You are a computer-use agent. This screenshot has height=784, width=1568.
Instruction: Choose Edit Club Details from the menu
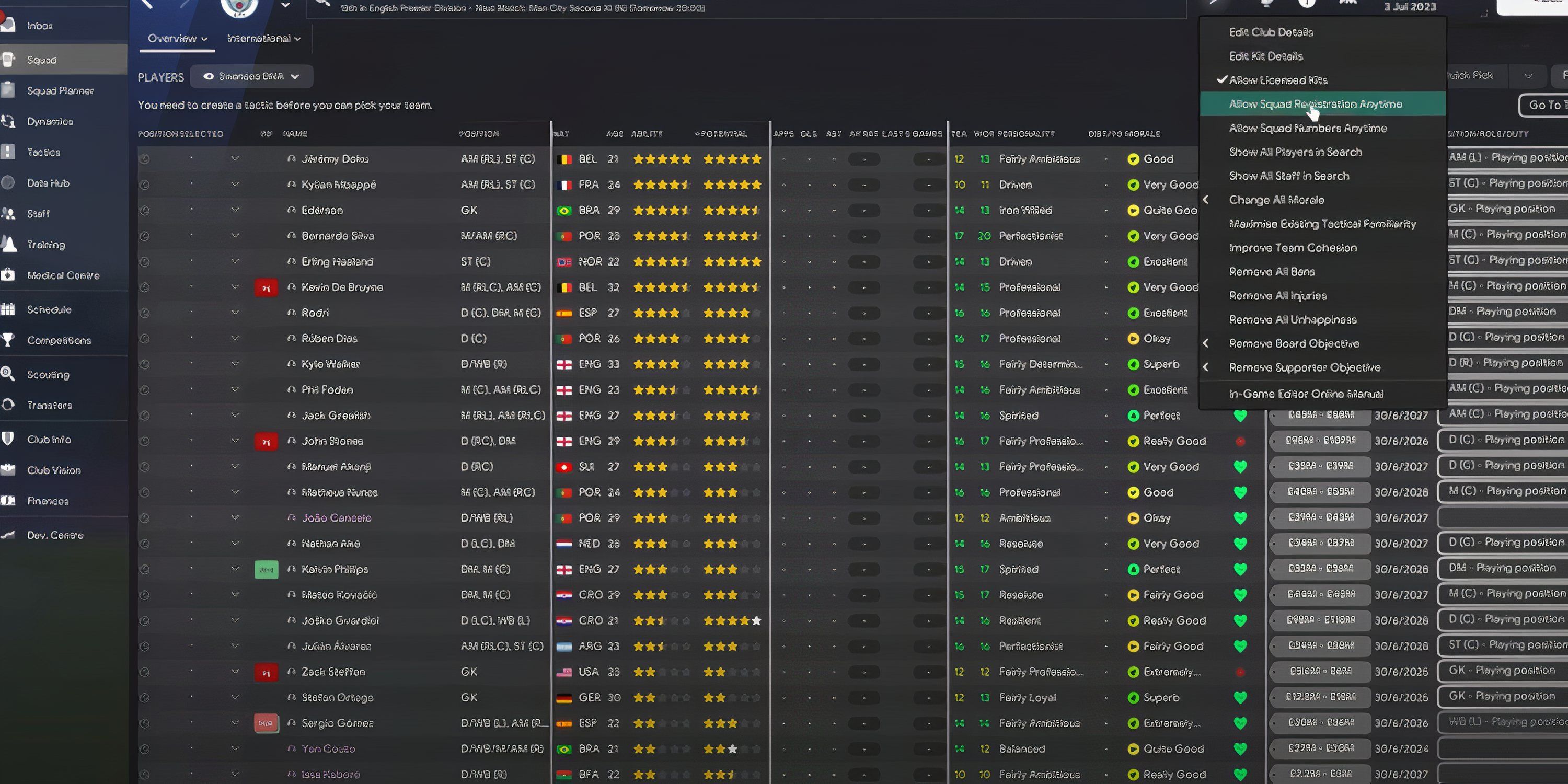(x=1271, y=32)
